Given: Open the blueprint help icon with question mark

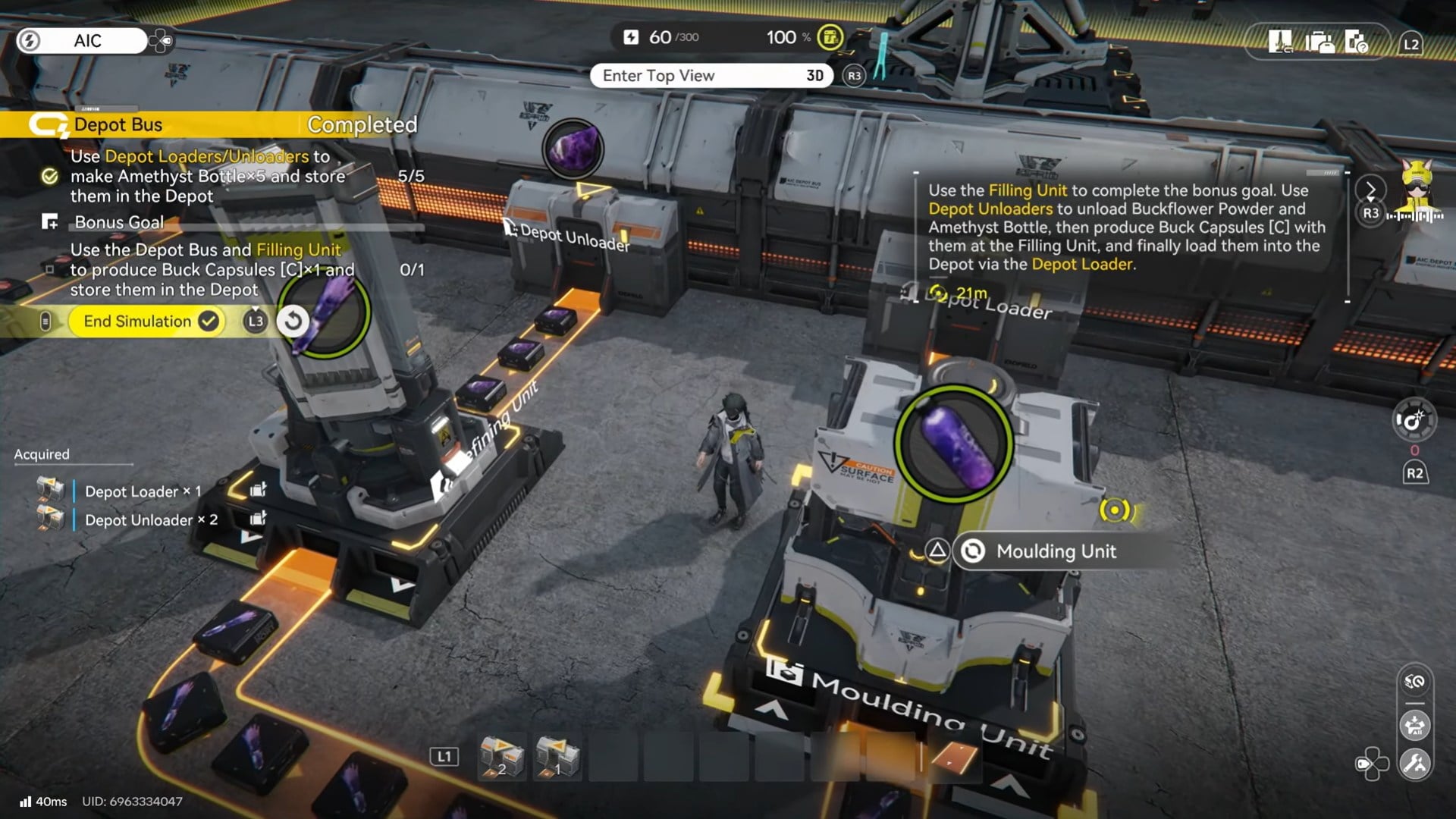Looking at the screenshot, I should coord(1356,42).
